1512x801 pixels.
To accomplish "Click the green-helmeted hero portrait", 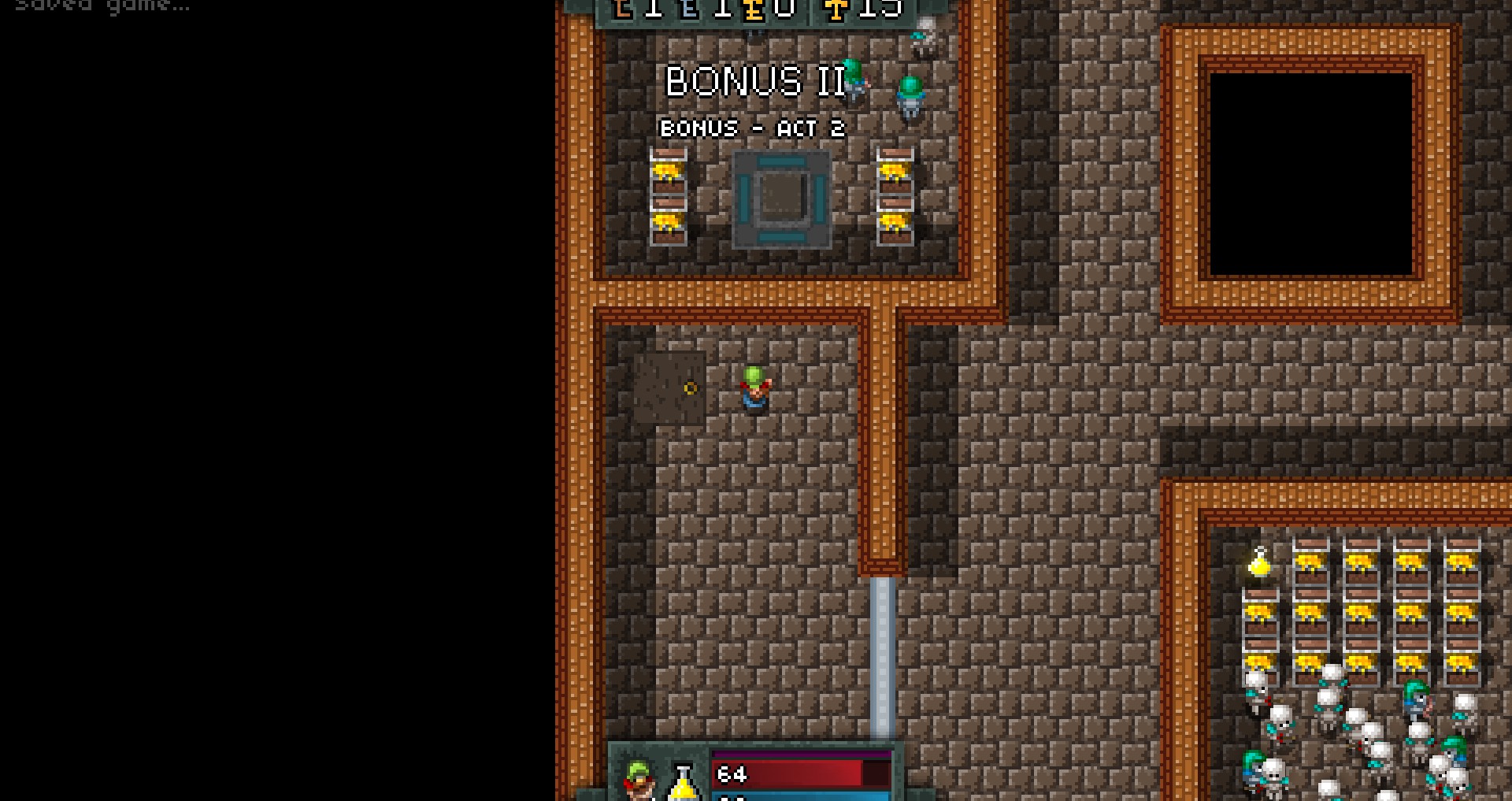I will (639, 780).
